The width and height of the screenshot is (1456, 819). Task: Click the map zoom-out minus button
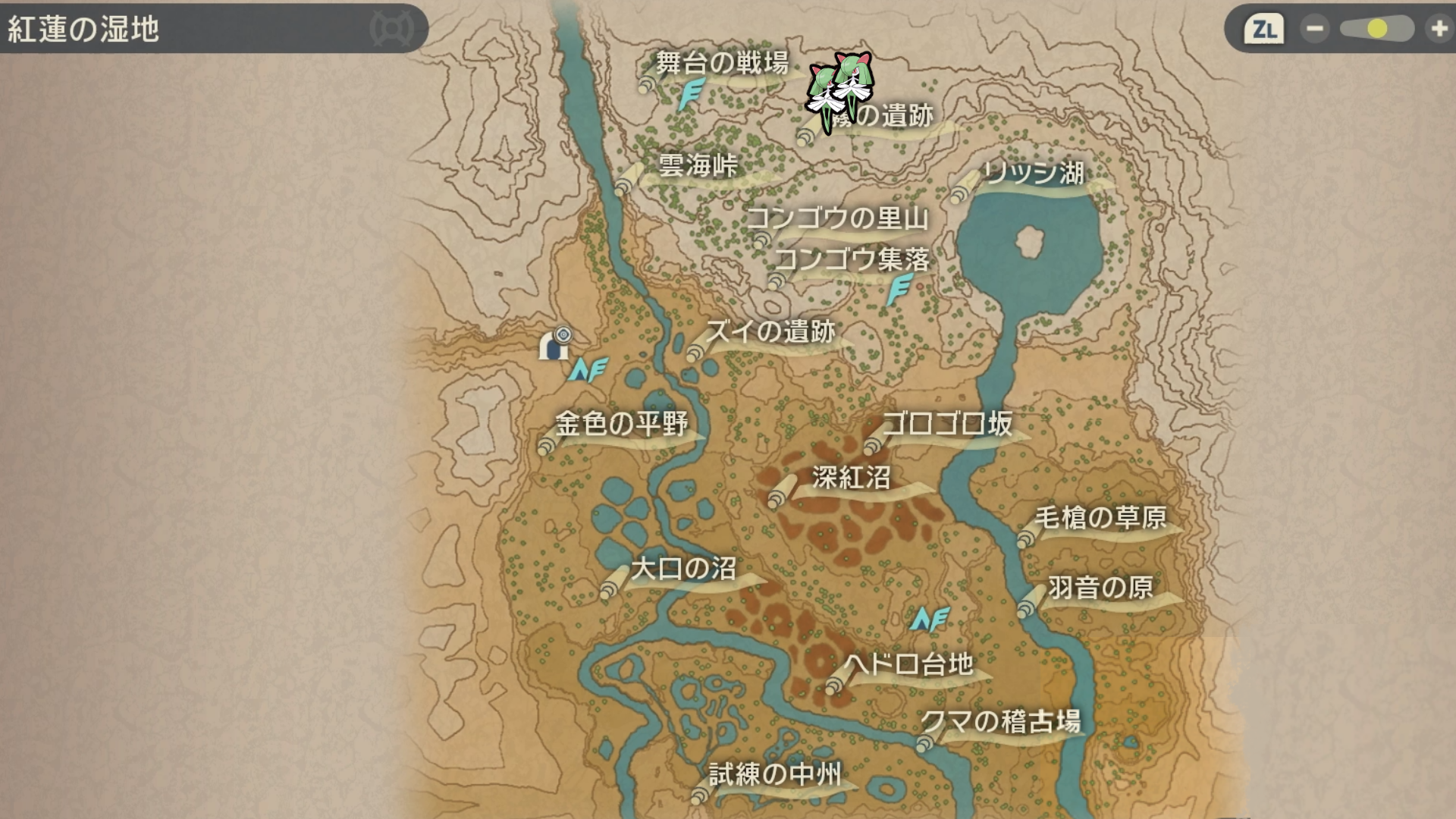1314,30
